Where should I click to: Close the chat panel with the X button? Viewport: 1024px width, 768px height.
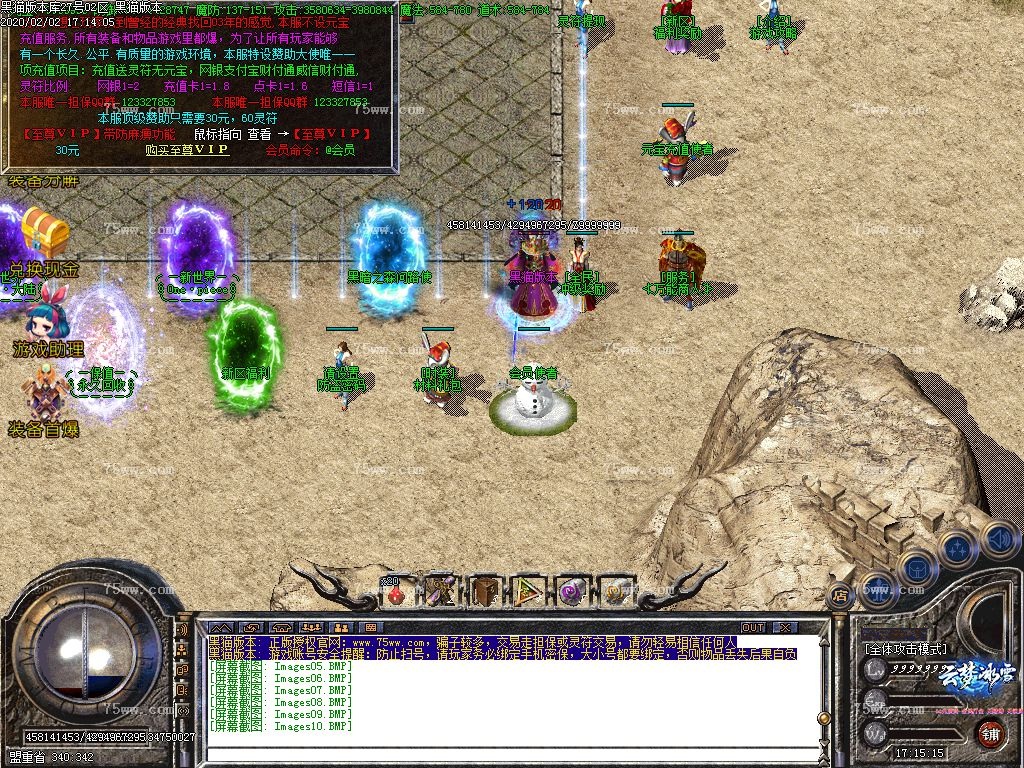786,627
